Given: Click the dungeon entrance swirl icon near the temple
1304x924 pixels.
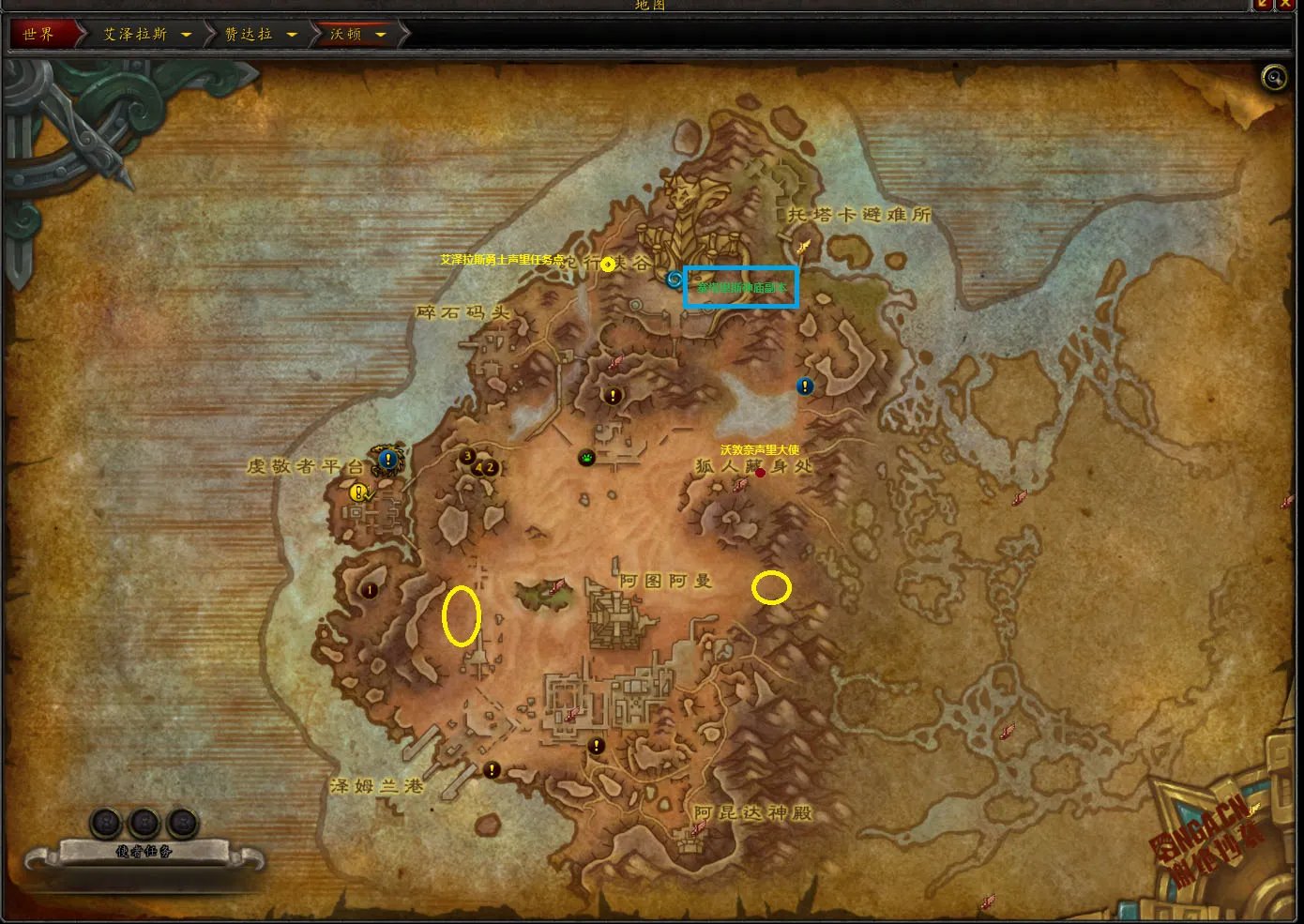Looking at the screenshot, I should coord(673,278).
